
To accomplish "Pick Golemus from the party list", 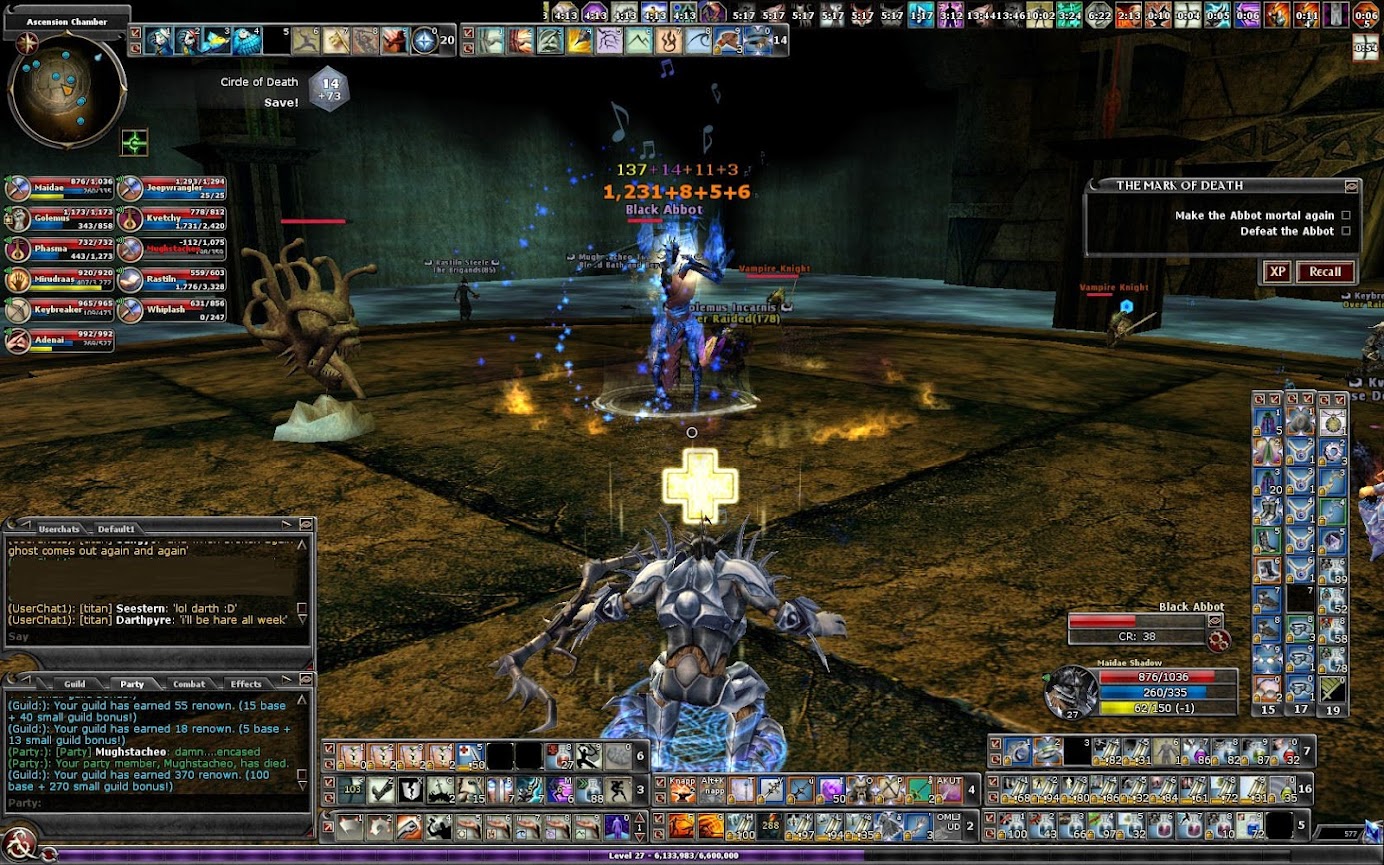I will coord(59,219).
